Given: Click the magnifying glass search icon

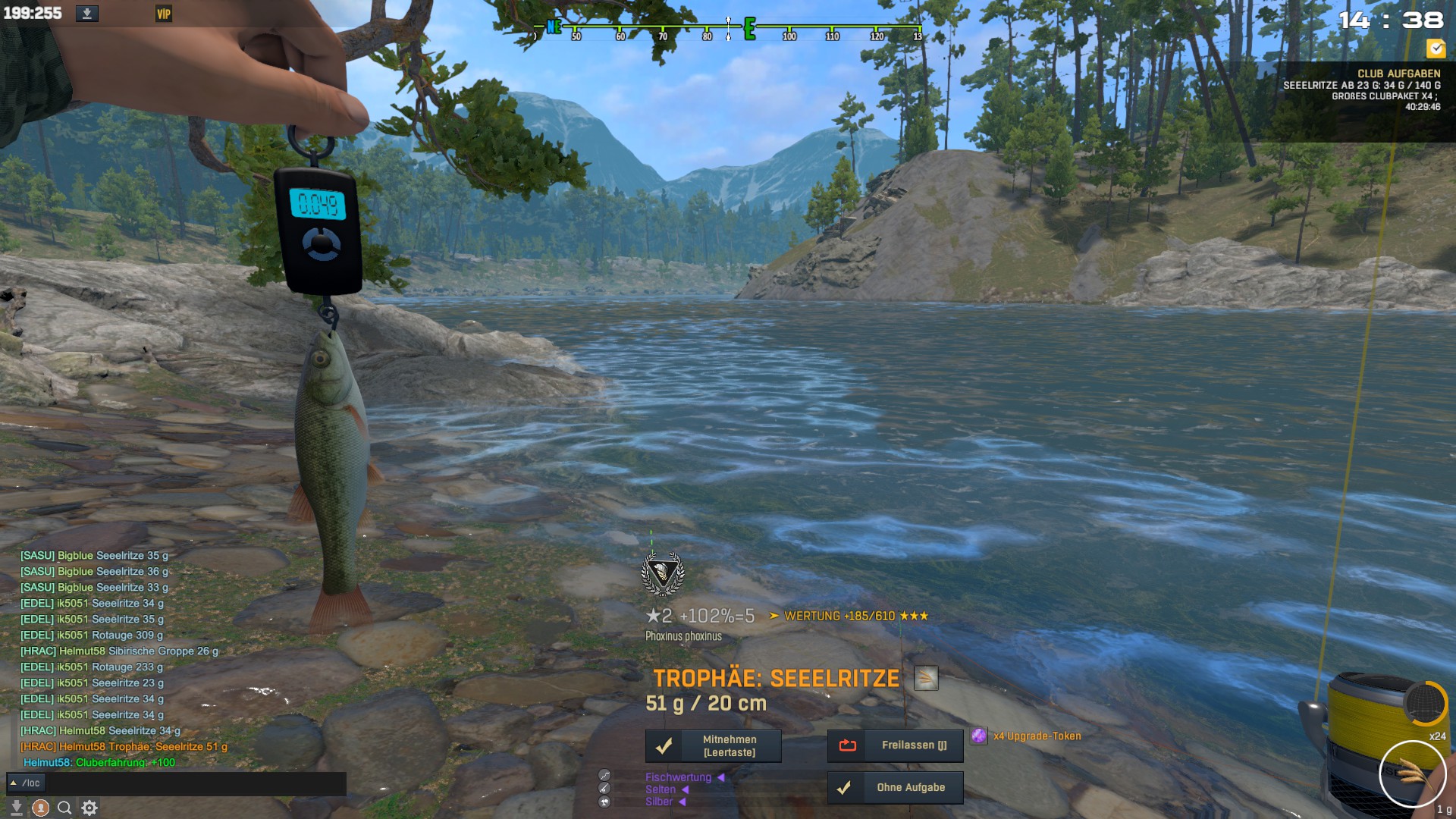Looking at the screenshot, I should click(65, 808).
